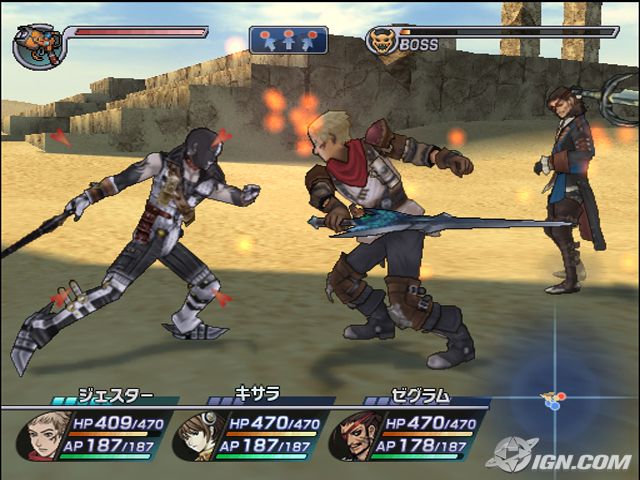The width and height of the screenshot is (640, 480).
Task: Open the three-figure party formation indicator
Action: pyautogui.click(x=288, y=40)
